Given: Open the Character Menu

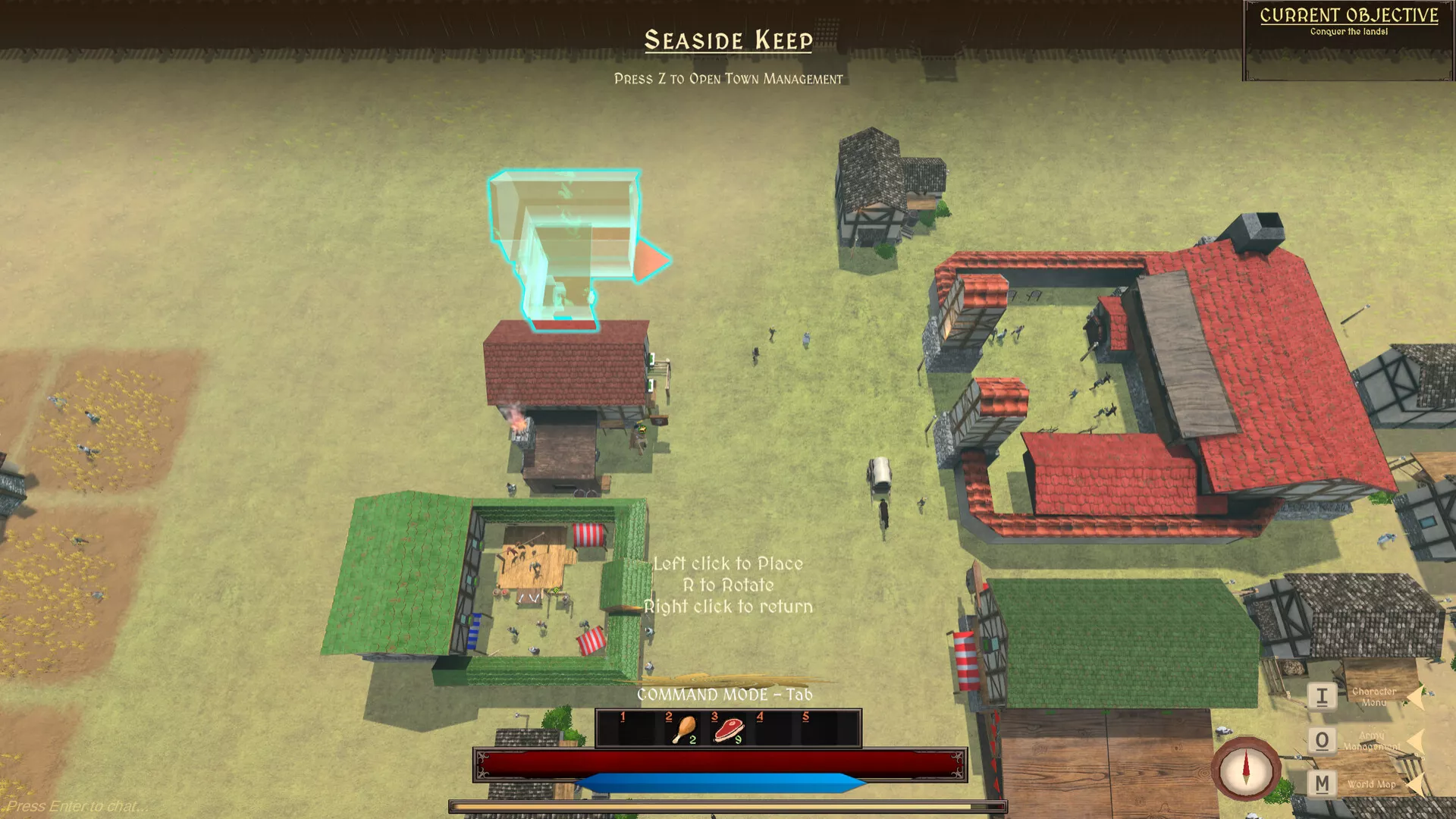Looking at the screenshot, I should tap(1322, 696).
